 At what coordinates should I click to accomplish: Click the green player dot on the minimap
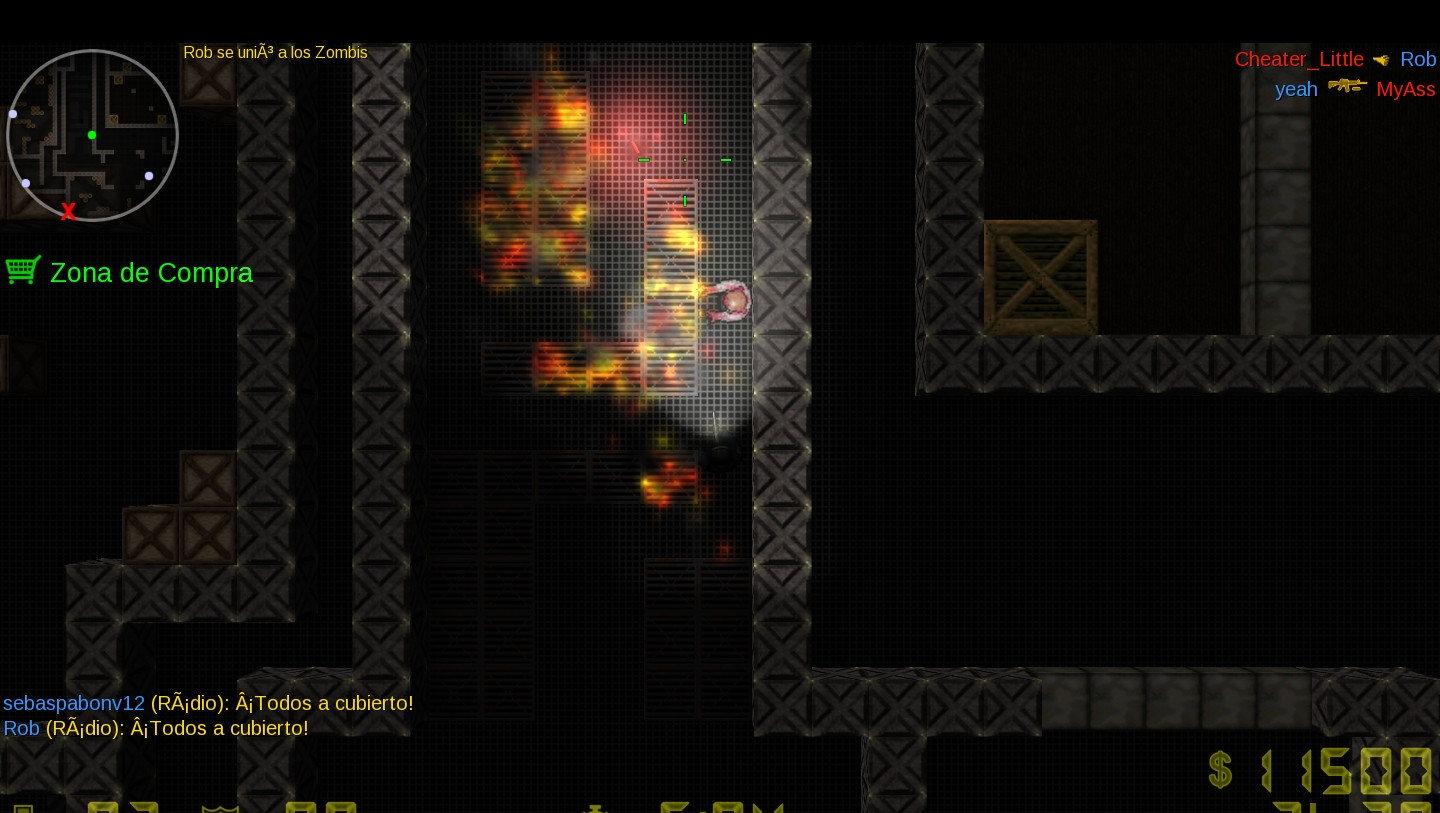click(91, 134)
